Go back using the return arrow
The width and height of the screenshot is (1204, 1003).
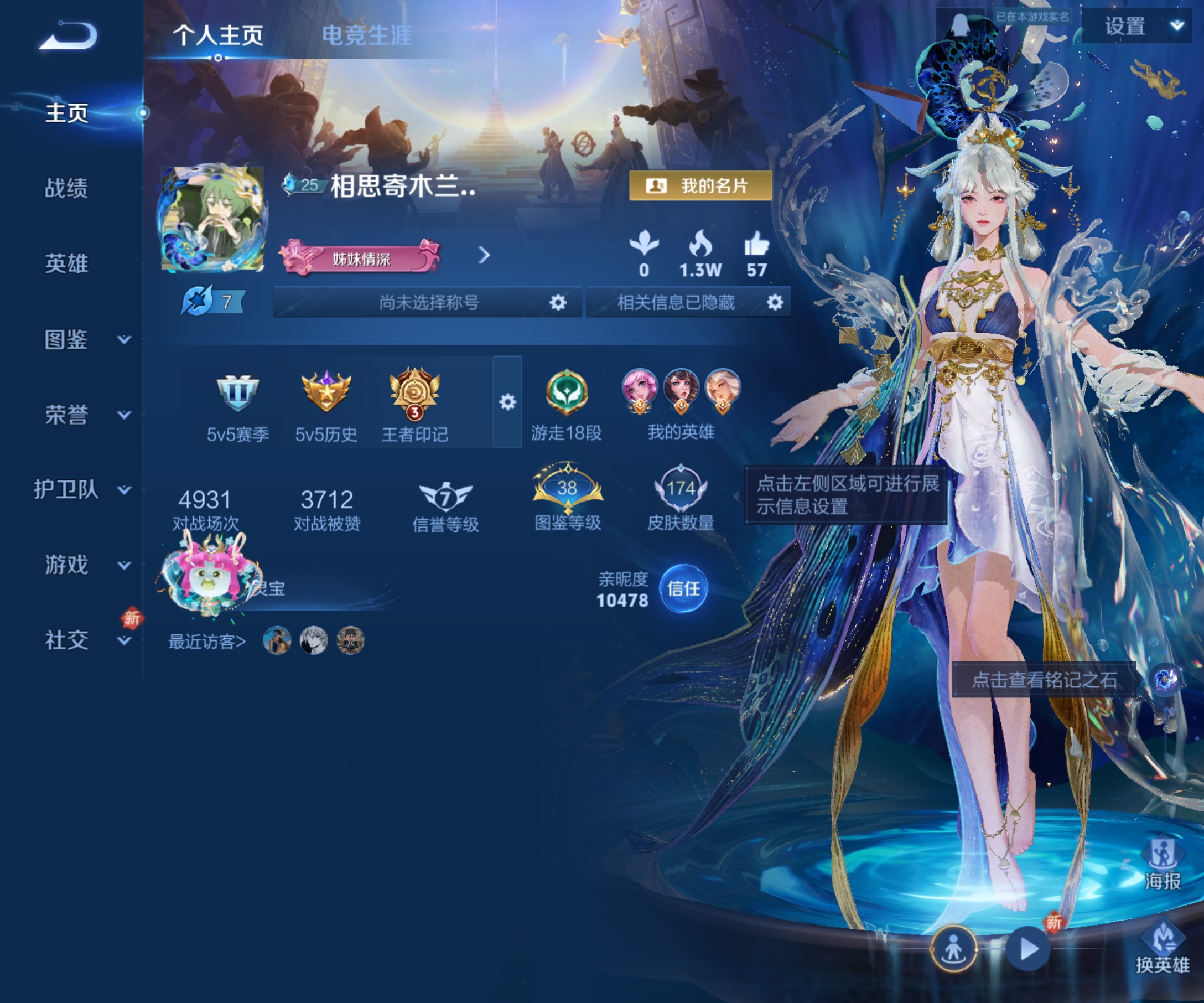coord(69,35)
